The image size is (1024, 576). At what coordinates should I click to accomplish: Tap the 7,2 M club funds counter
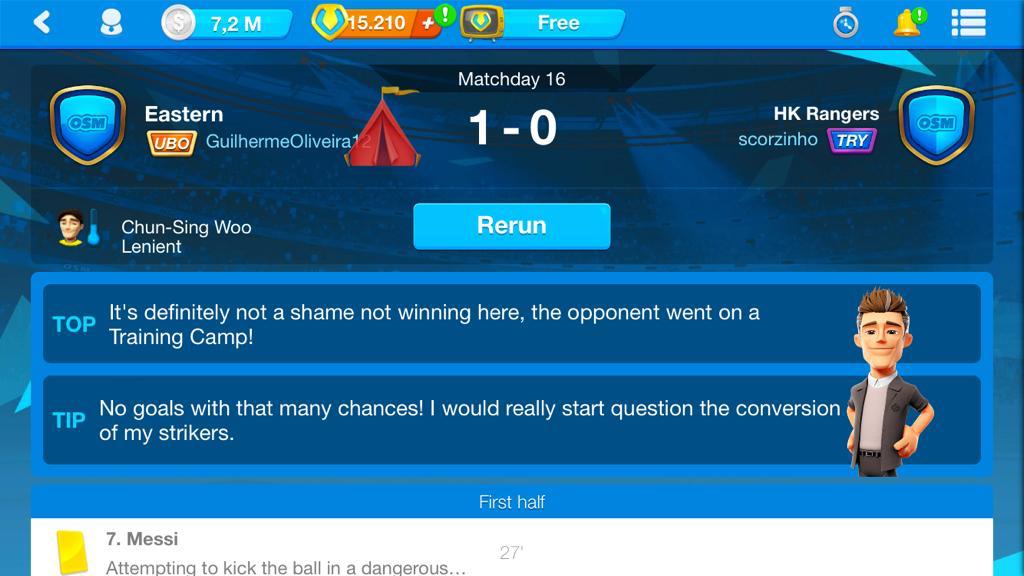pos(227,23)
